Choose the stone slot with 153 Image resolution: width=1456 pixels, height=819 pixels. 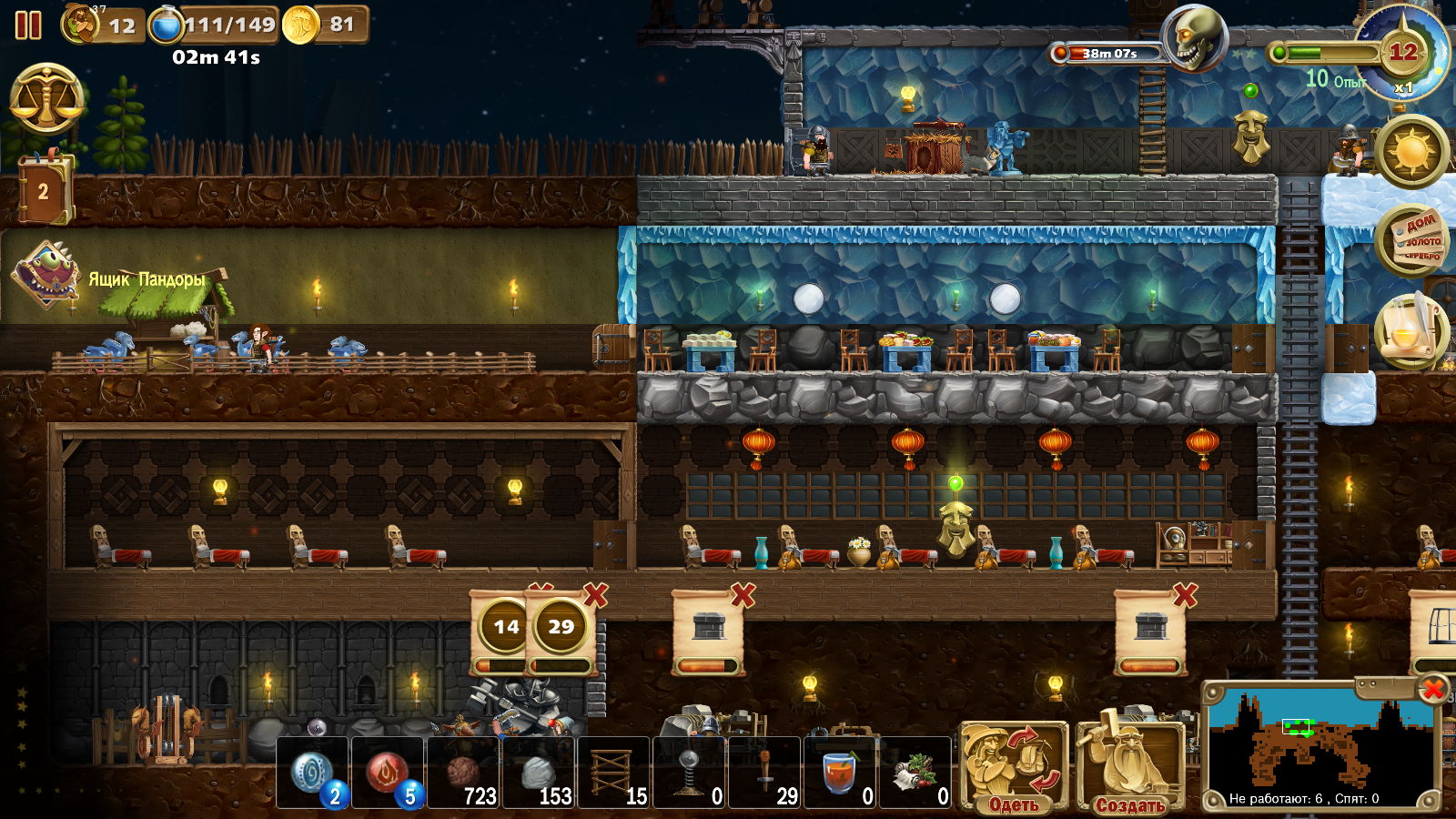point(540,773)
